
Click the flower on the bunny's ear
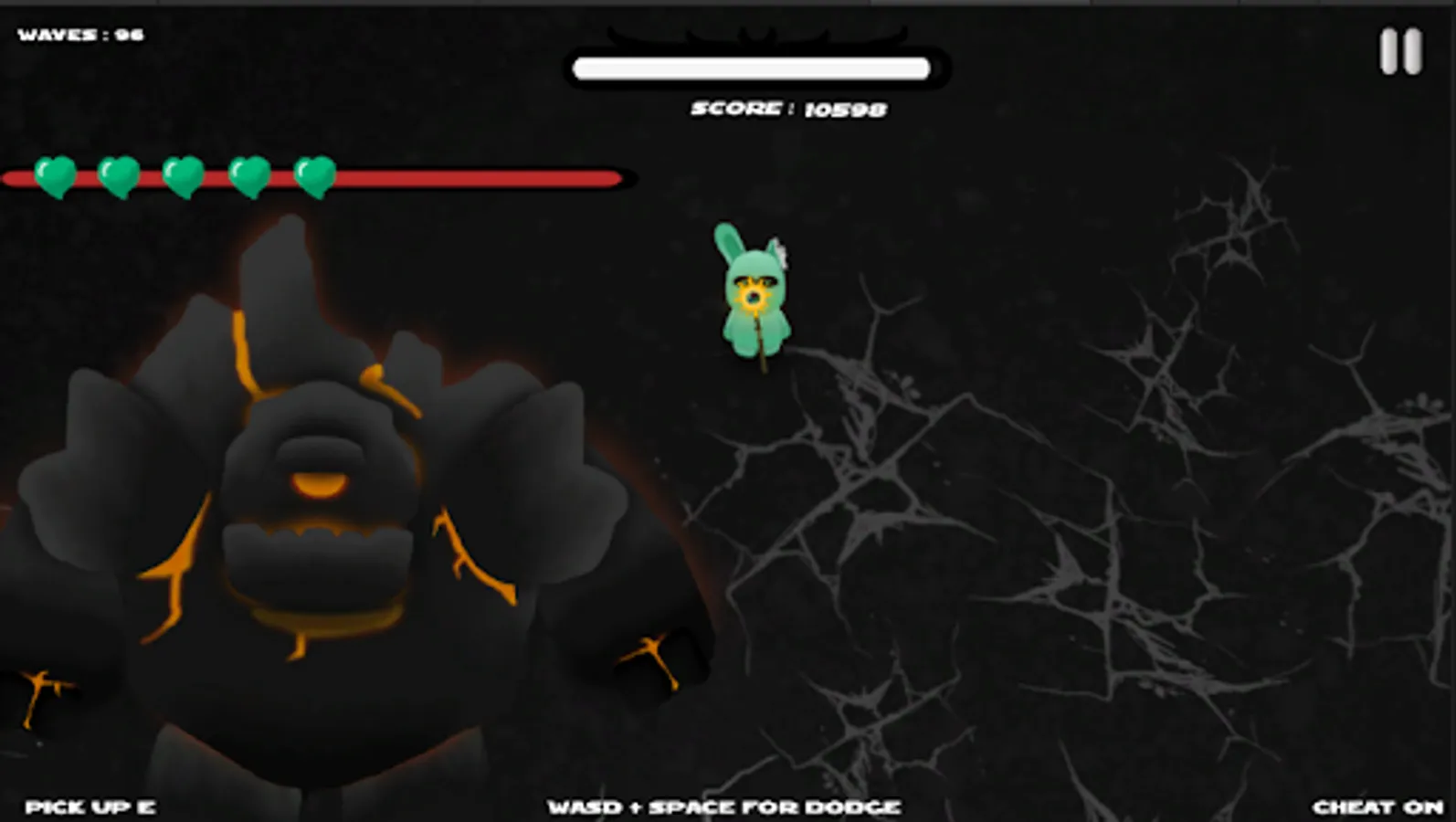781,253
